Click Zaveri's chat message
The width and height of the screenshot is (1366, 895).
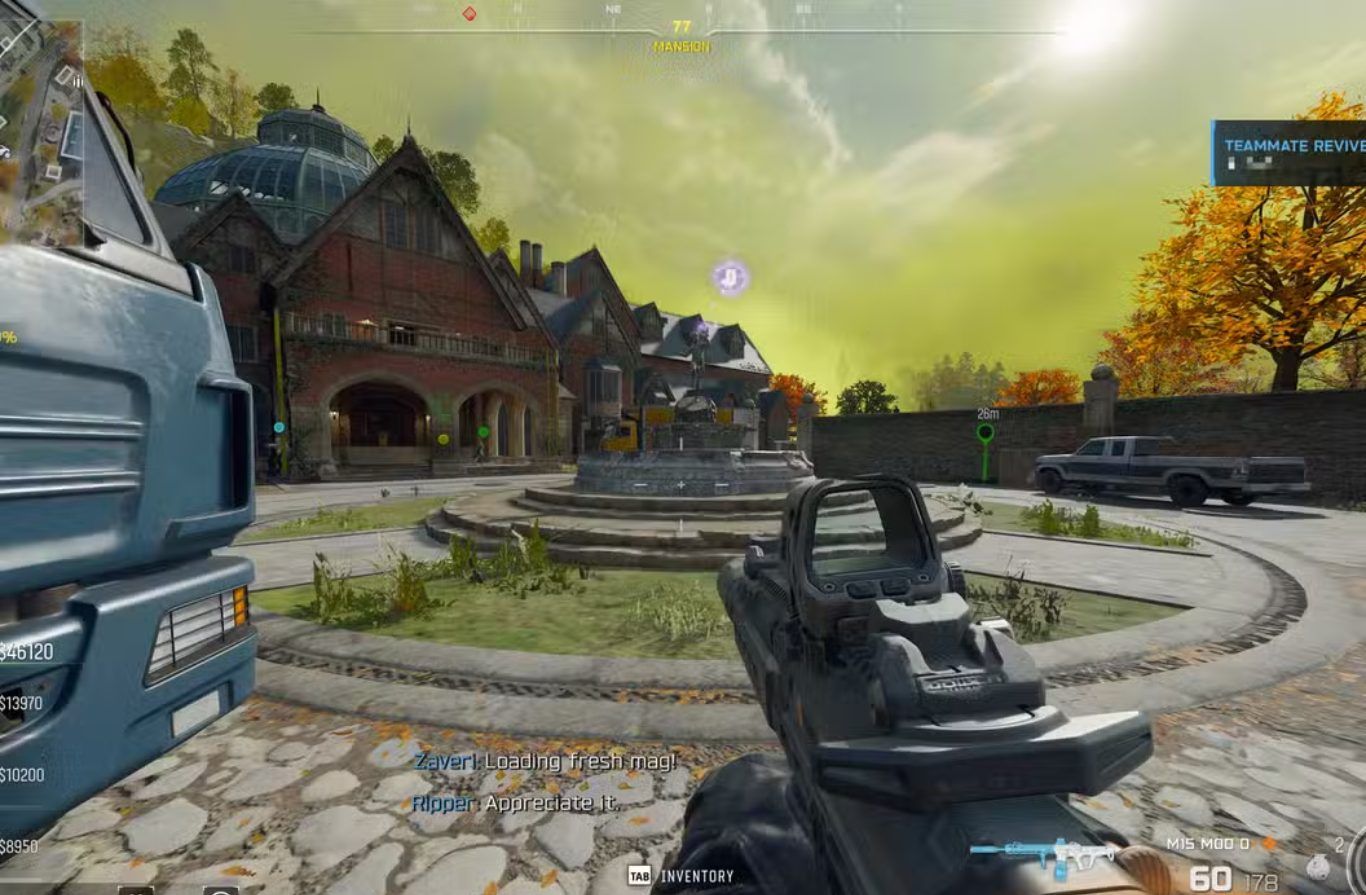[544, 761]
